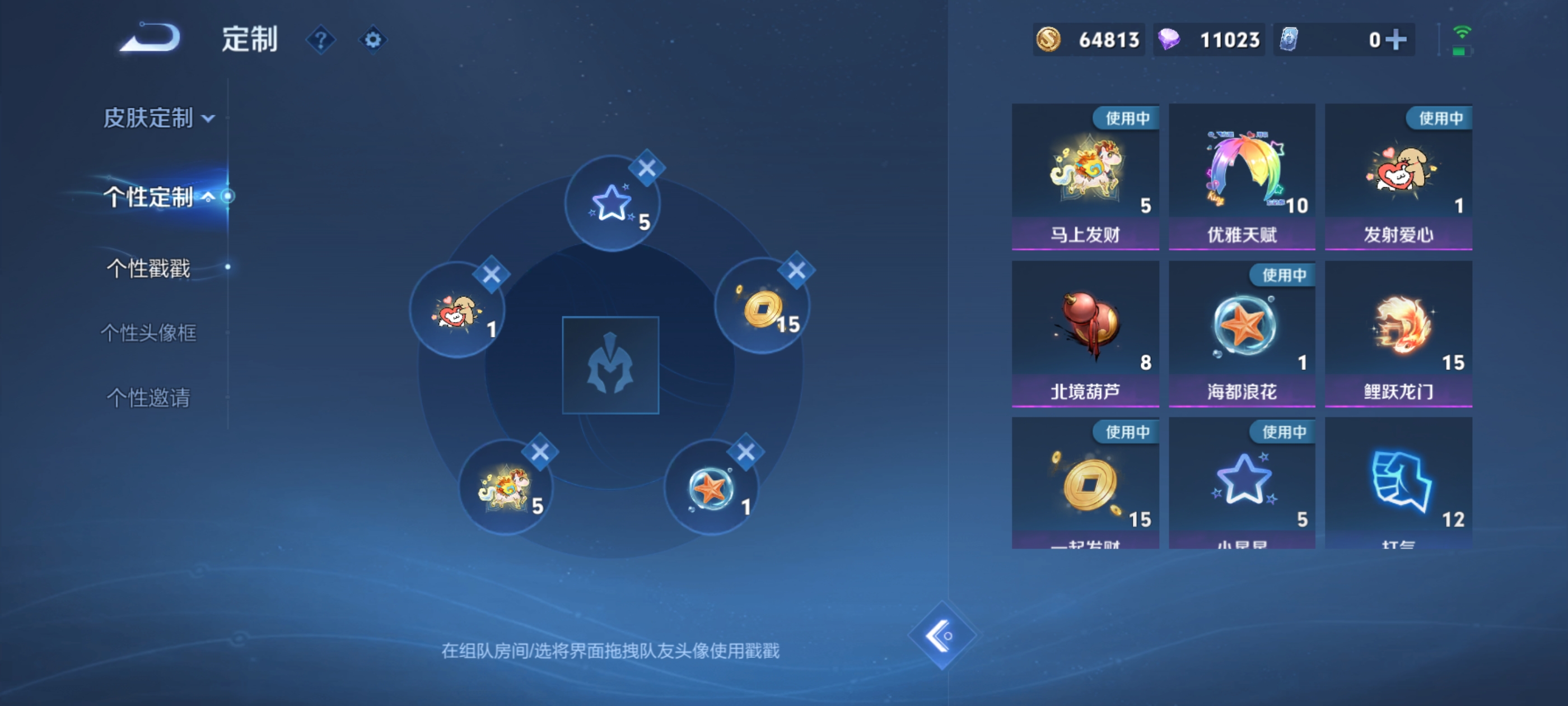Screen dimensions: 1568x706
Task: Click the plus button next to the card count
Action: tap(1396, 39)
